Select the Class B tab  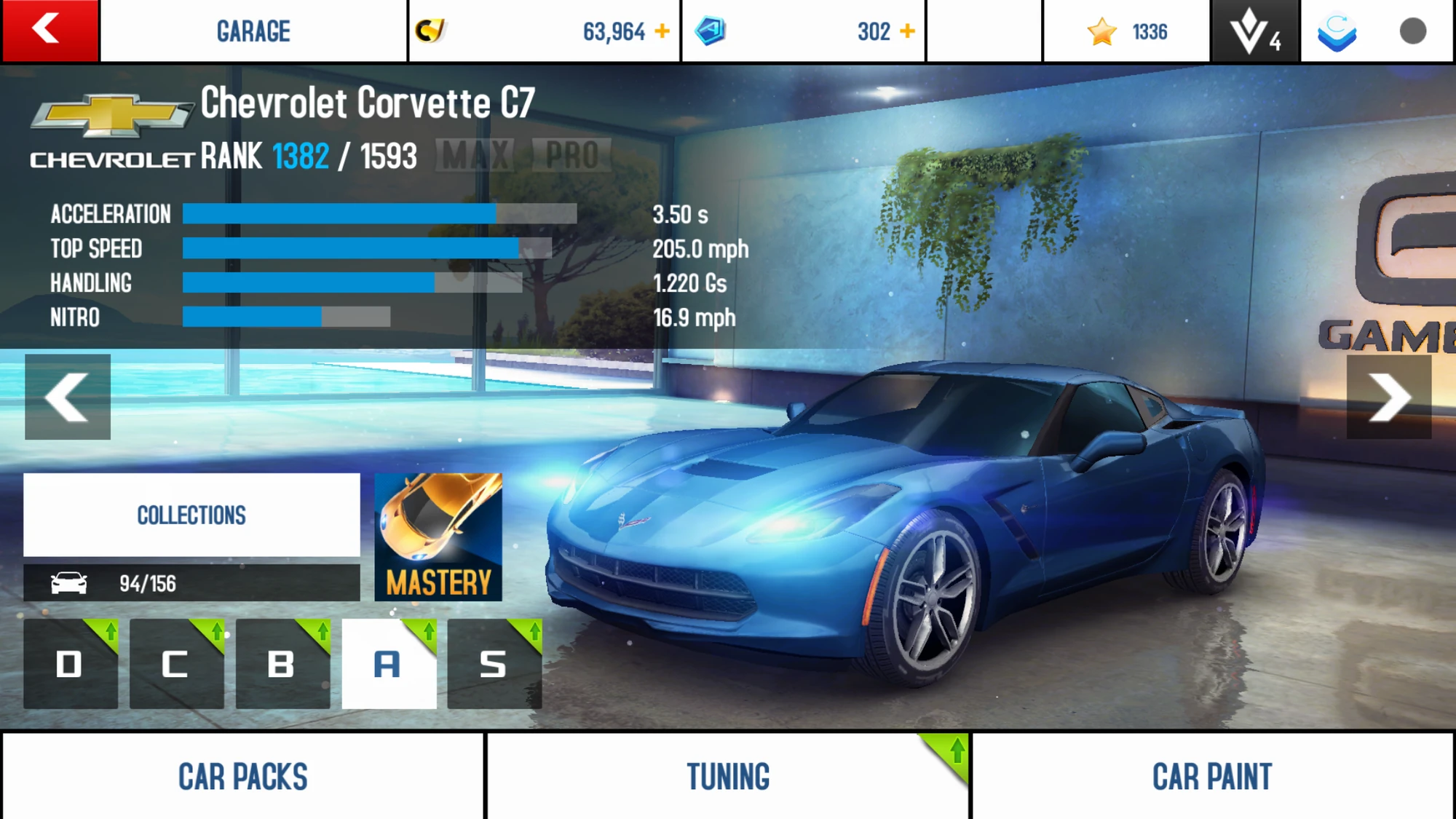tap(282, 664)
